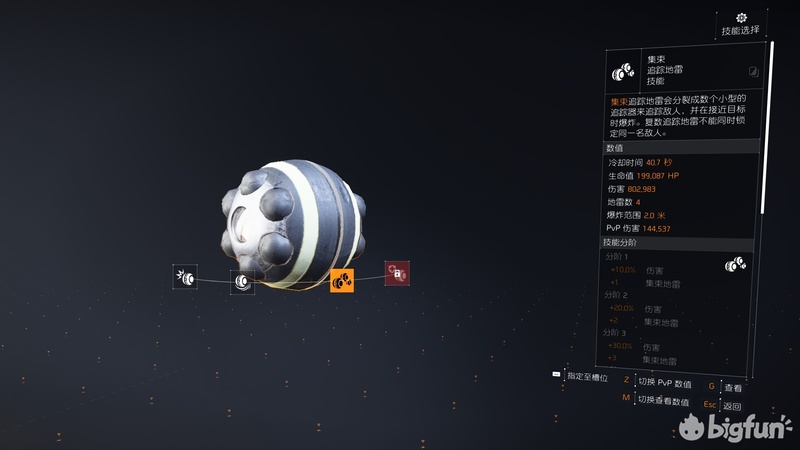Choose the airburst seeker mine variant
This screenshot has height=450, width=800.
[242, 282]
